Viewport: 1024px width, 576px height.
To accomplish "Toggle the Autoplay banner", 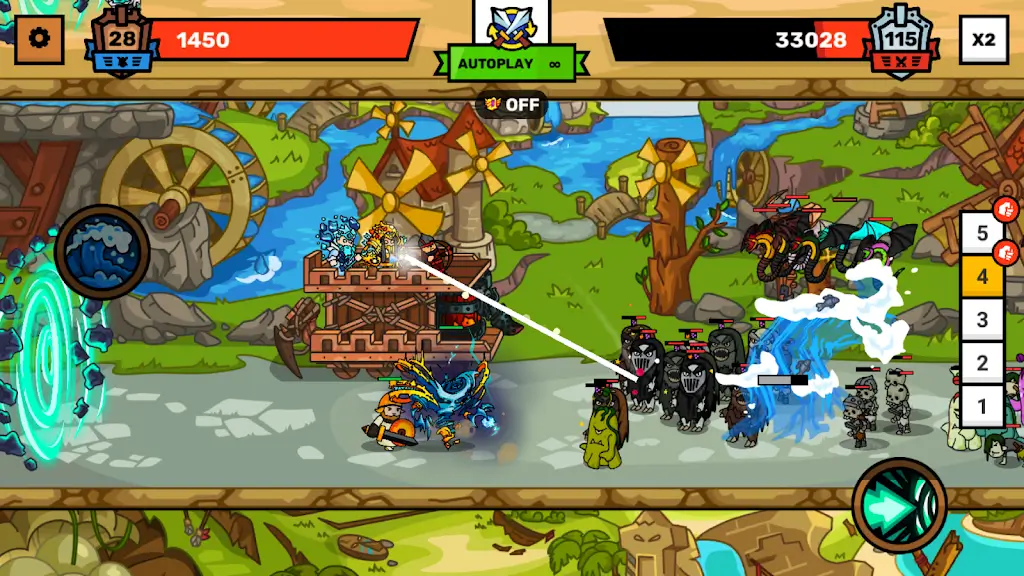I will (511, 64).
